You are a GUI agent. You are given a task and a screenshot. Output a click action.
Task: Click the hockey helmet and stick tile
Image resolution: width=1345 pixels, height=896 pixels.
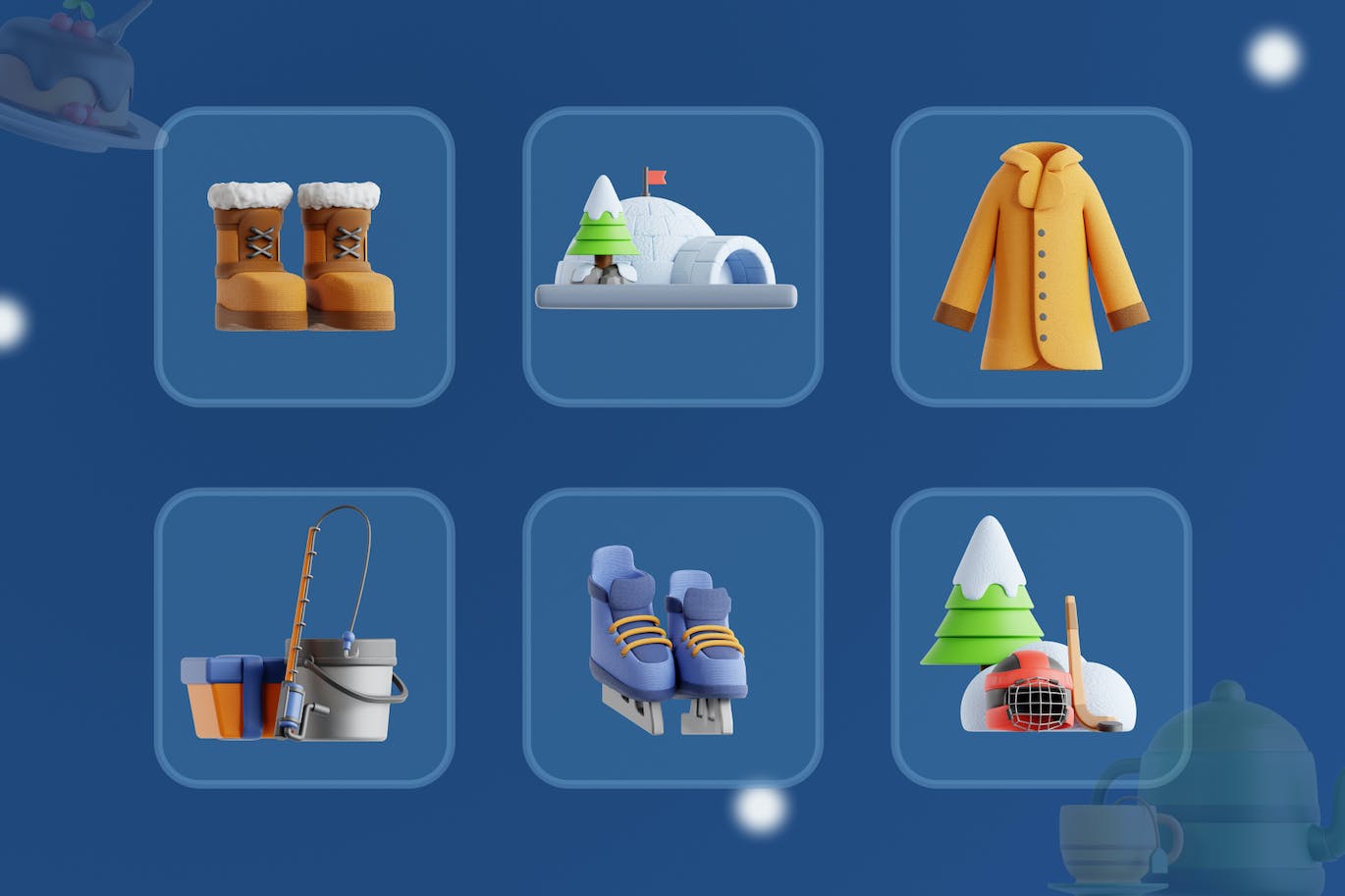(1041, 637)
